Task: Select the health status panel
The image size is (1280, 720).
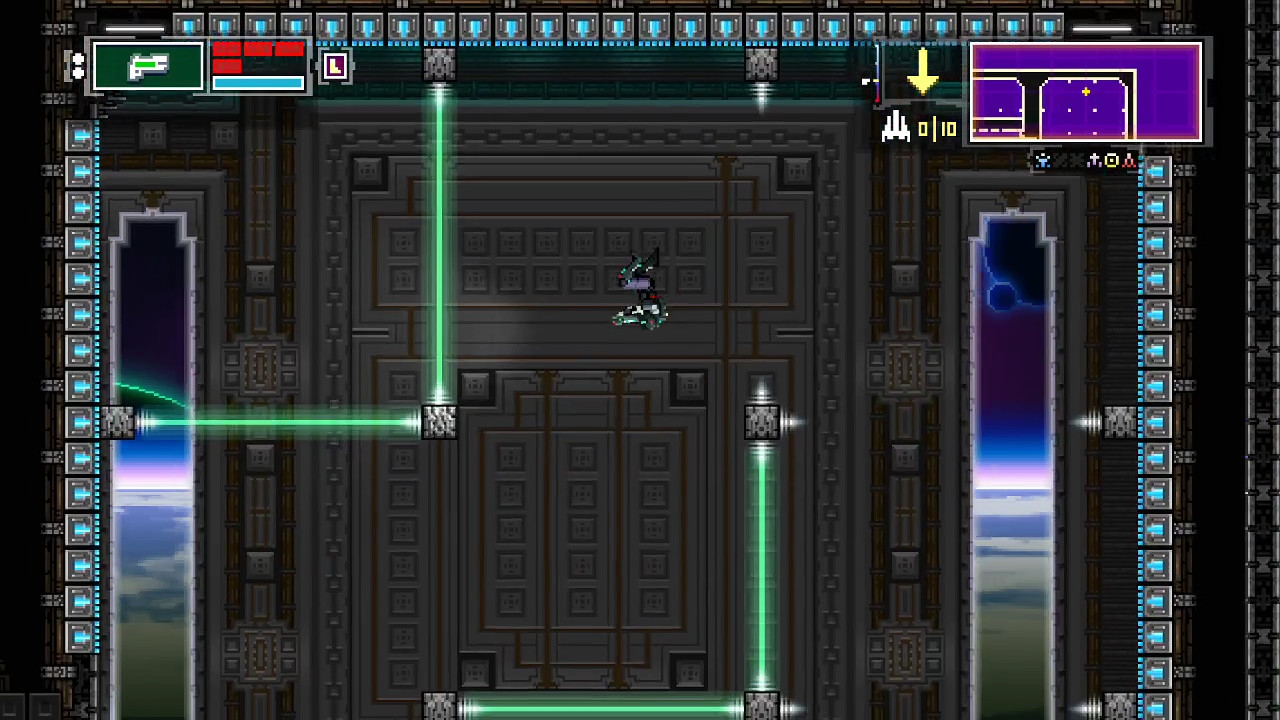Action: pyautogui.click(x=257, y=64)
